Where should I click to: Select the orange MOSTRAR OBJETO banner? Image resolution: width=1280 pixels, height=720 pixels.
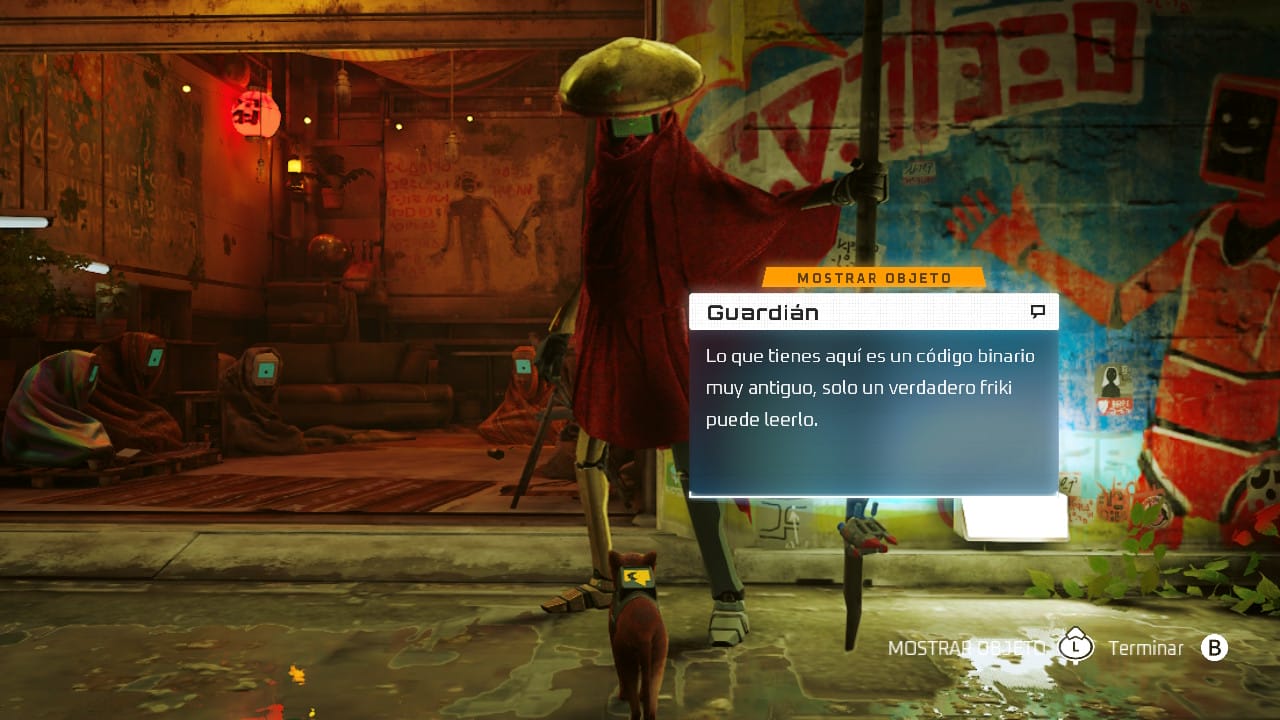pyautogui.click(x=874, y=278)
